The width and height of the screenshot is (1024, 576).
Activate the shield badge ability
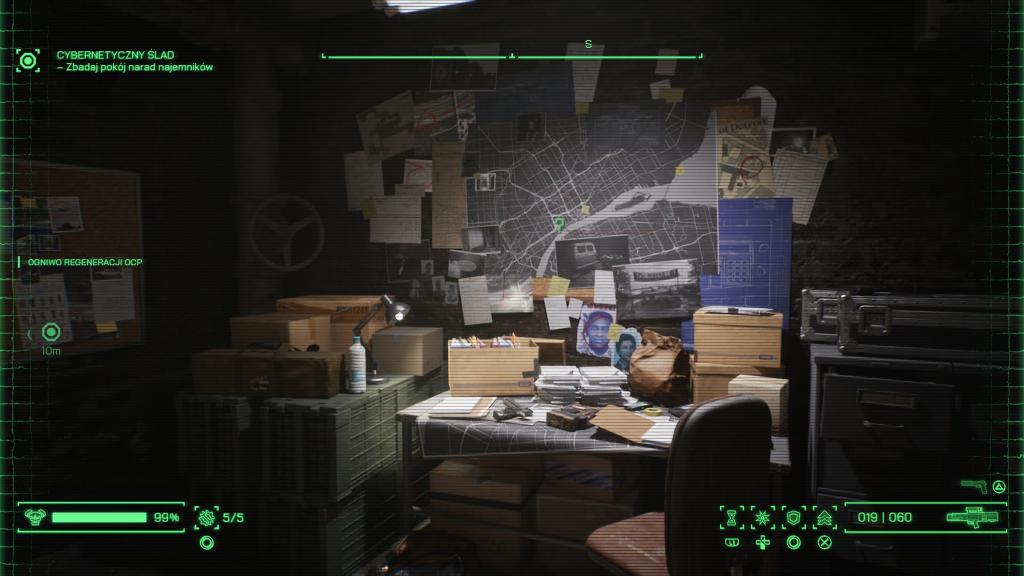pyautogui.click(x=794, y=517)
